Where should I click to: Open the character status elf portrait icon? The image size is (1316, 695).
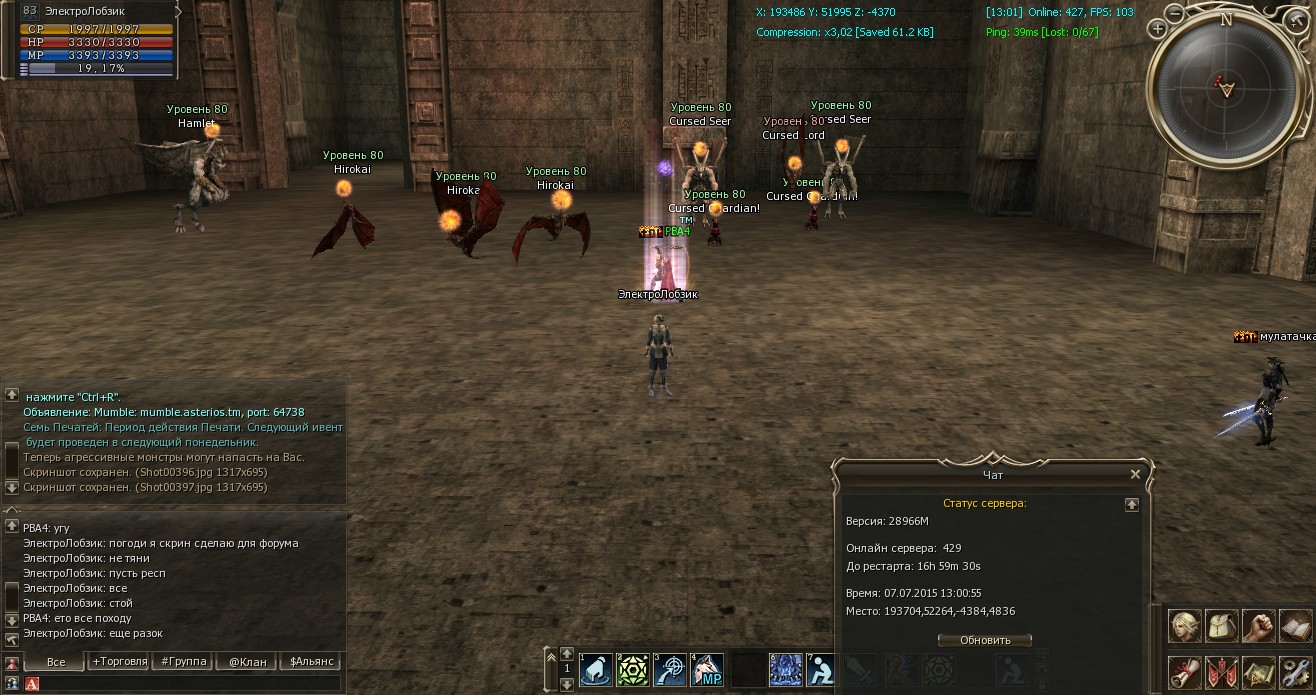click(x=1185, y=627)
